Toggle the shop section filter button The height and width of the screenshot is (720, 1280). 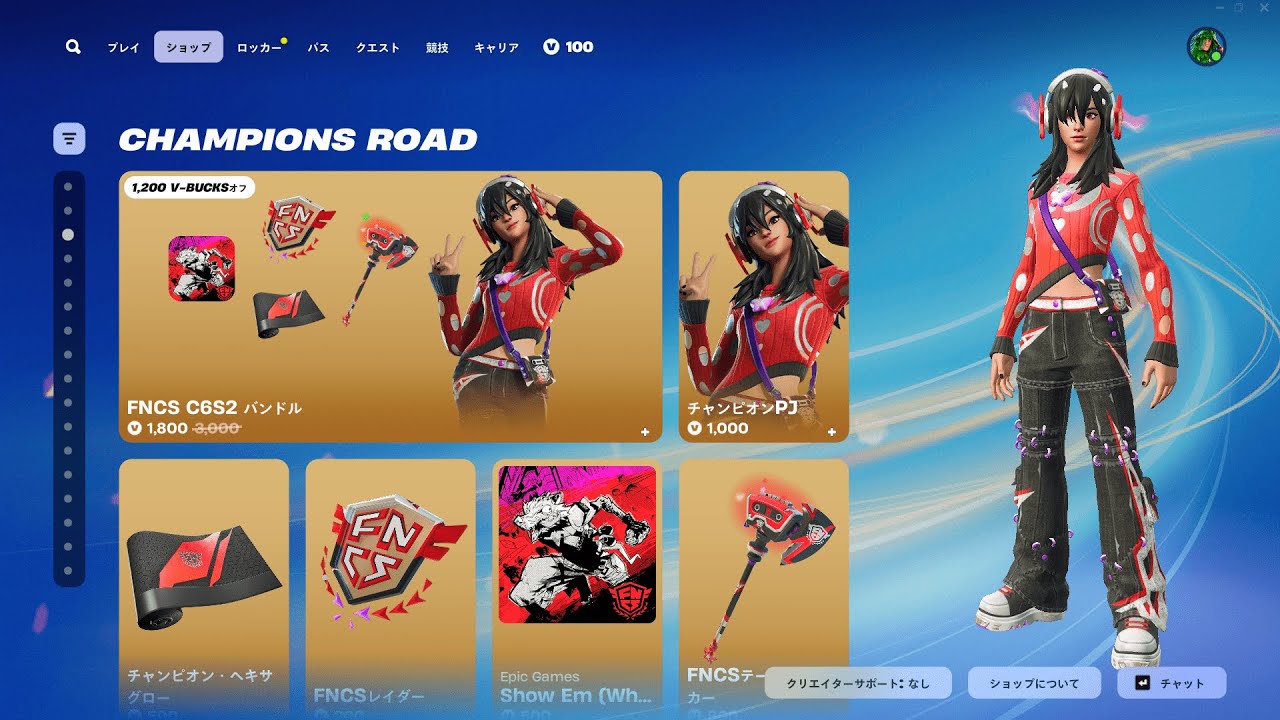point(69,139)
